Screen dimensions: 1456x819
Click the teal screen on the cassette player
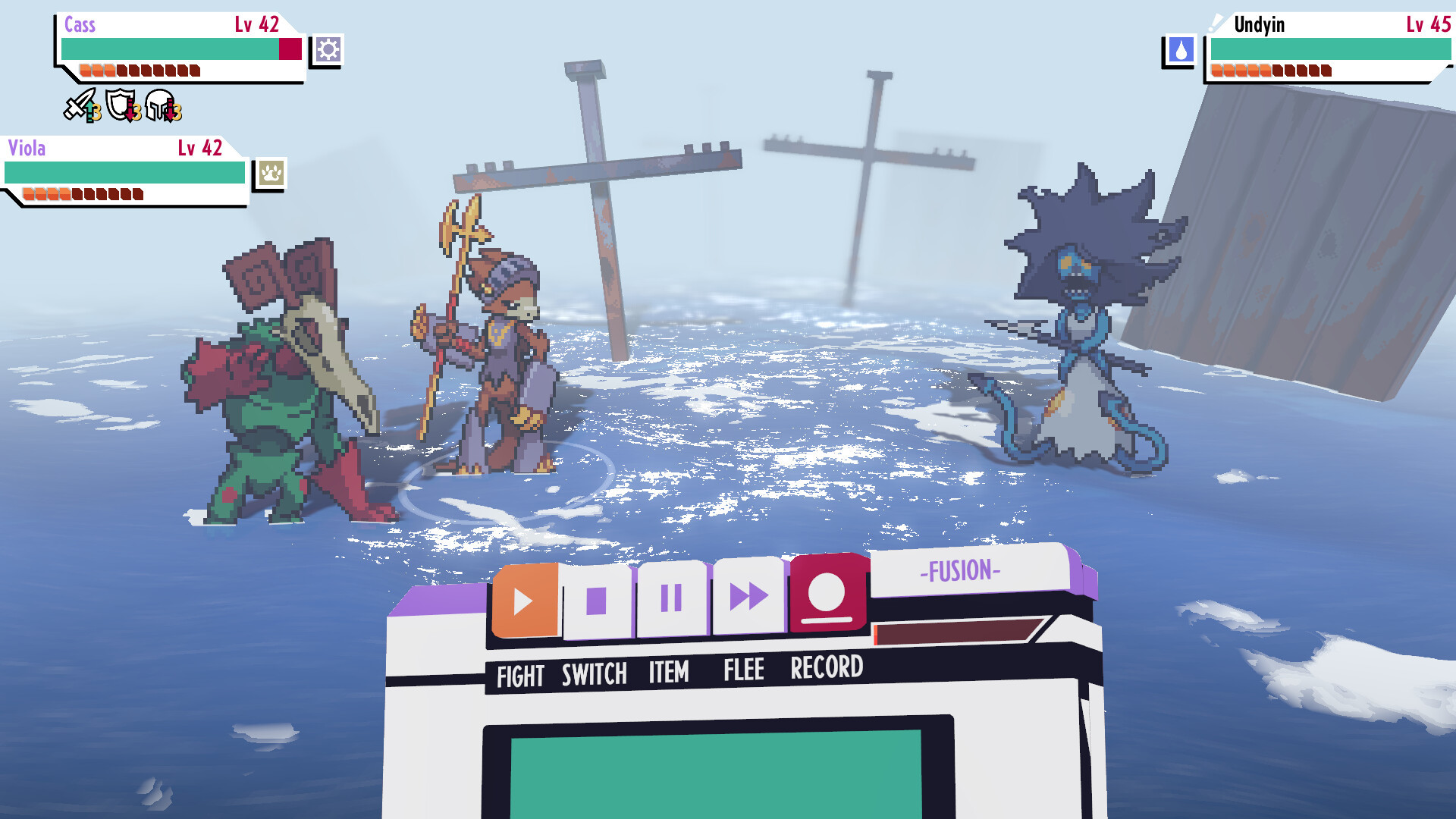coord(720,773)
